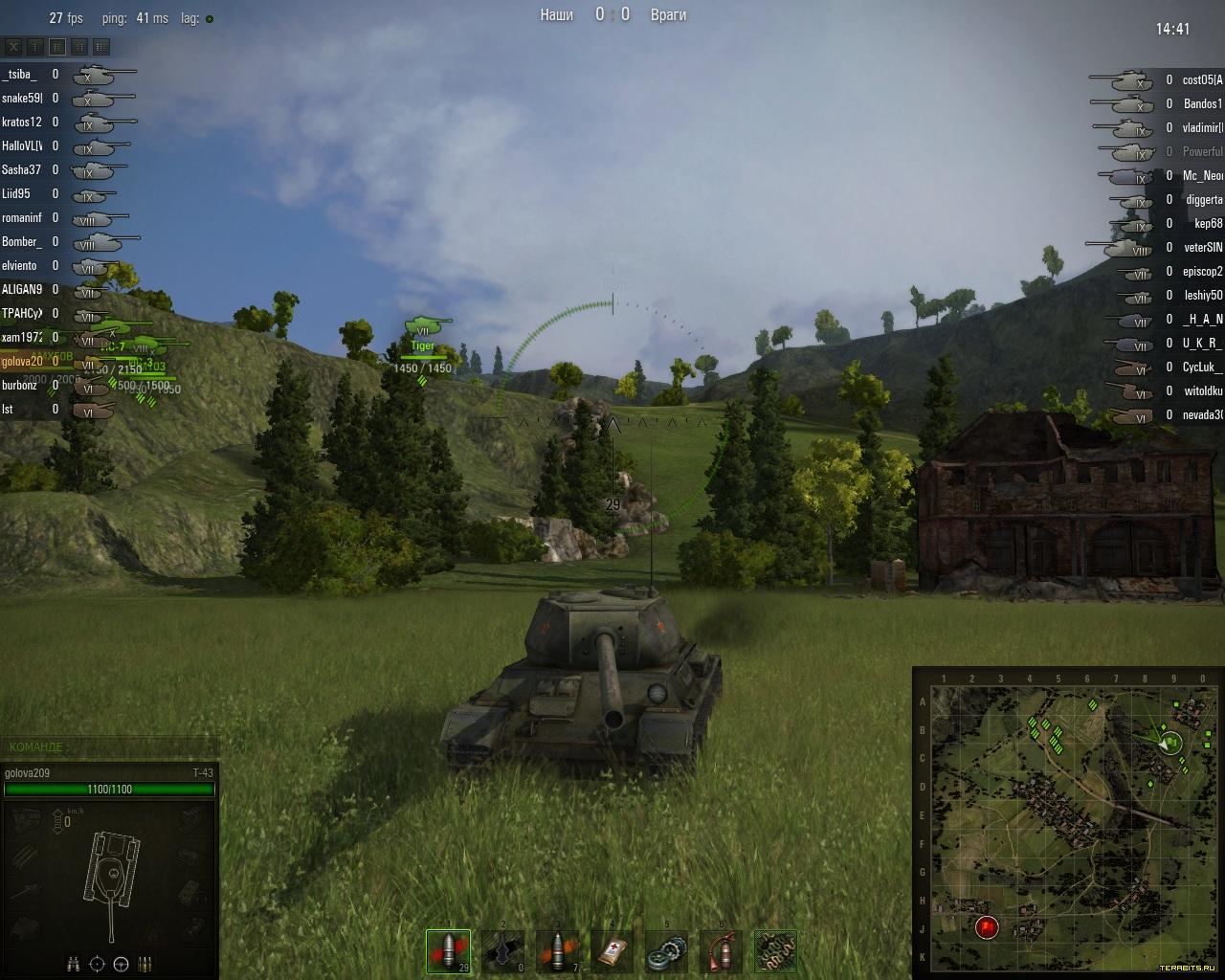Image resolution: width=1225 pixels, height=980 pixels.
Task: Select the camouflage net equipment slot
Action: 775,951
